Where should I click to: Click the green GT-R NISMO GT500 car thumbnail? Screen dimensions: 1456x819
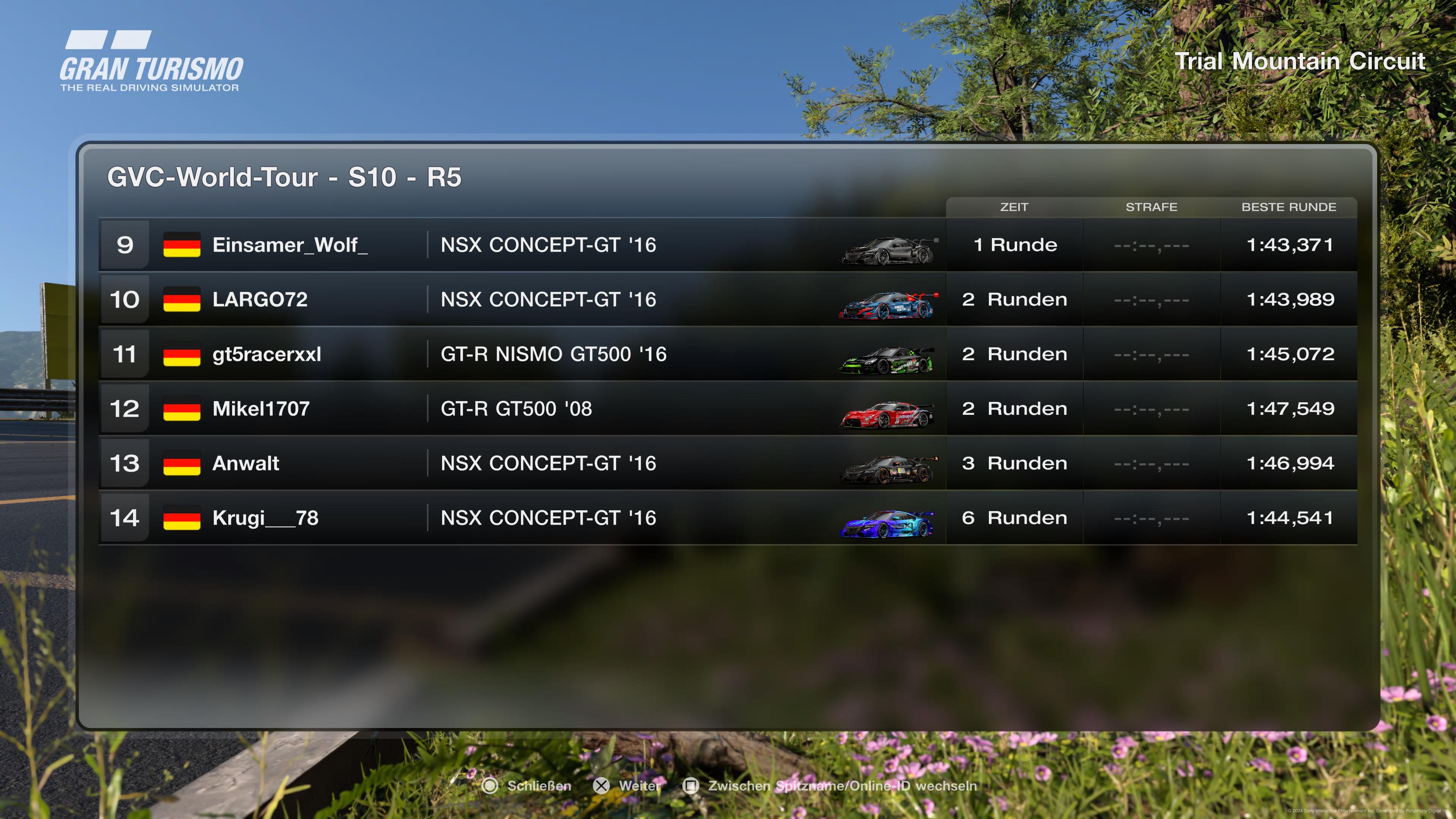click(886, 361)
